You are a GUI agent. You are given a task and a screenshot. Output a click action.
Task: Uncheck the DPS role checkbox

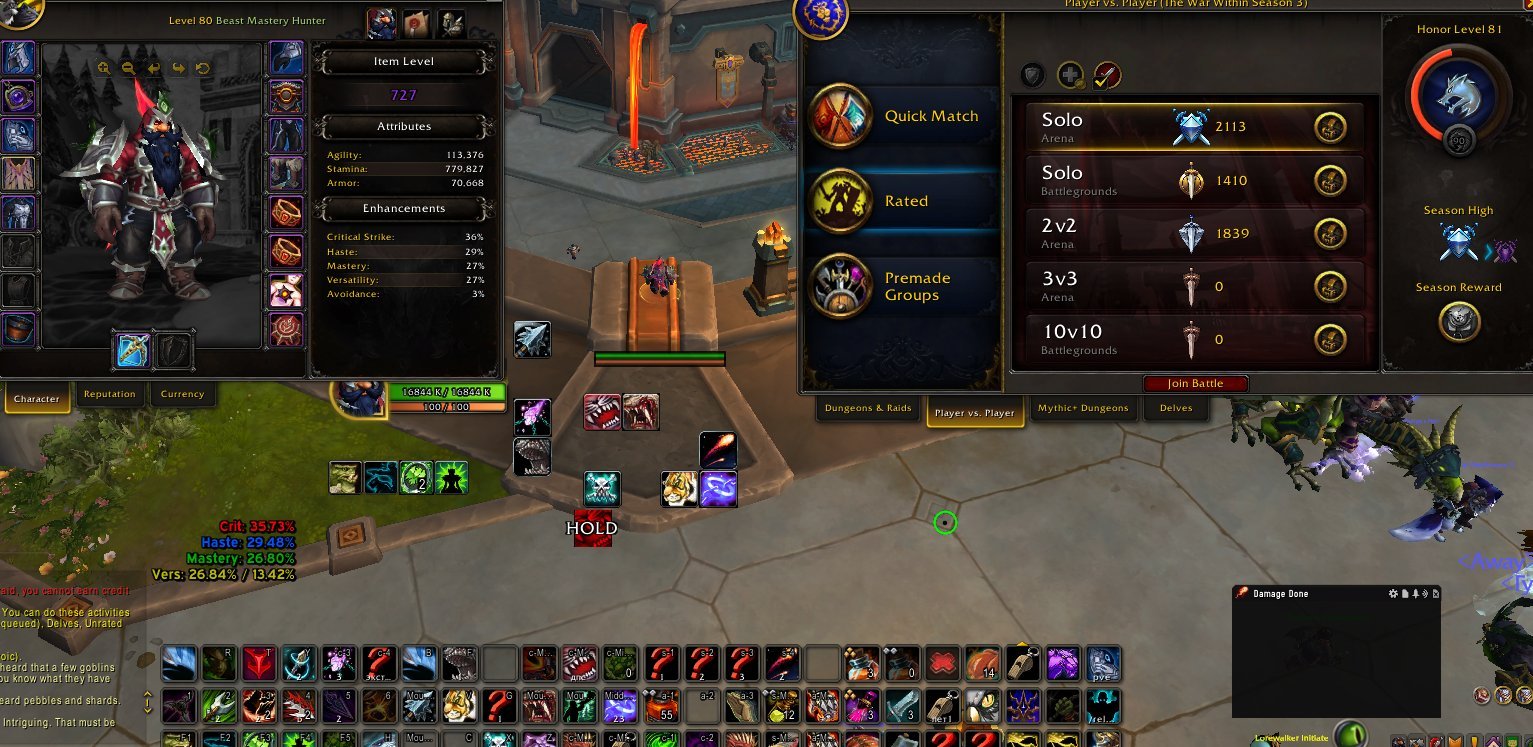(x=1107, y=74)
